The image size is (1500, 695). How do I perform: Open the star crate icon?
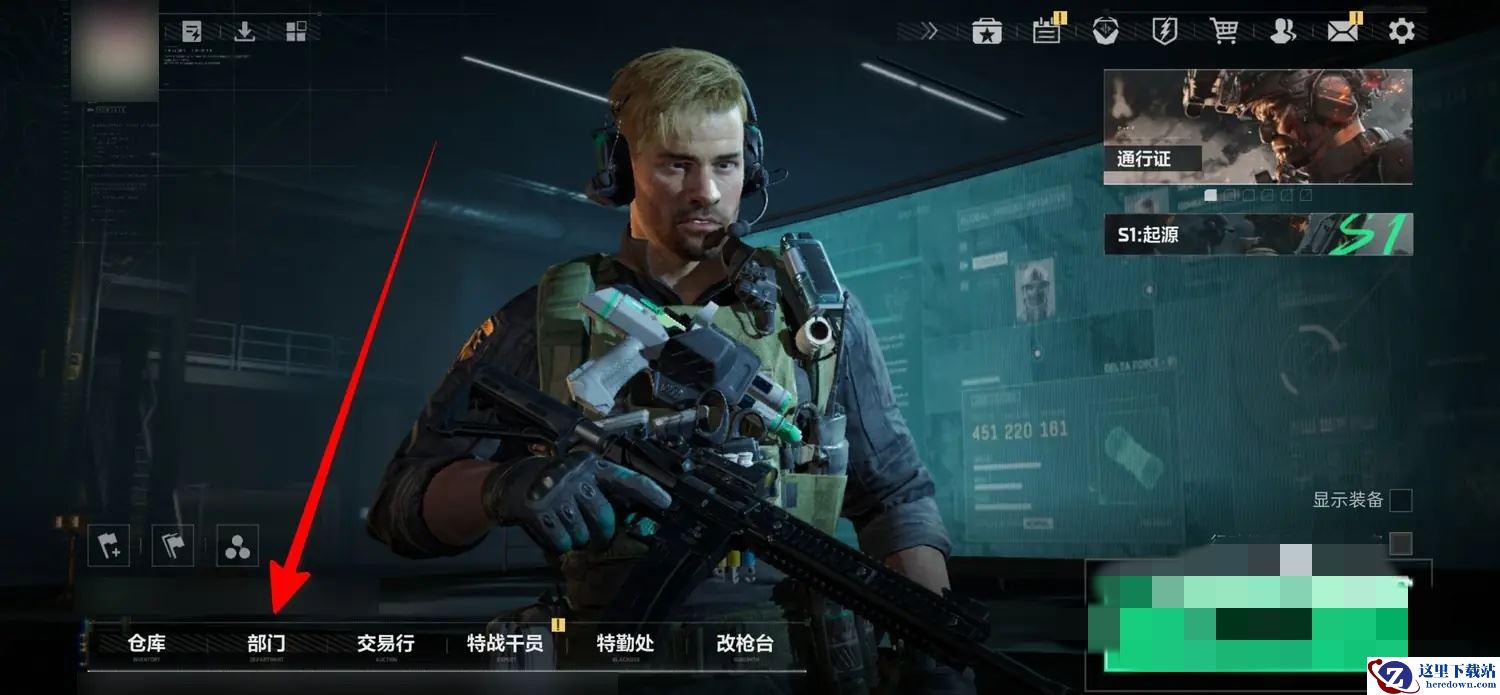point(987,31)
